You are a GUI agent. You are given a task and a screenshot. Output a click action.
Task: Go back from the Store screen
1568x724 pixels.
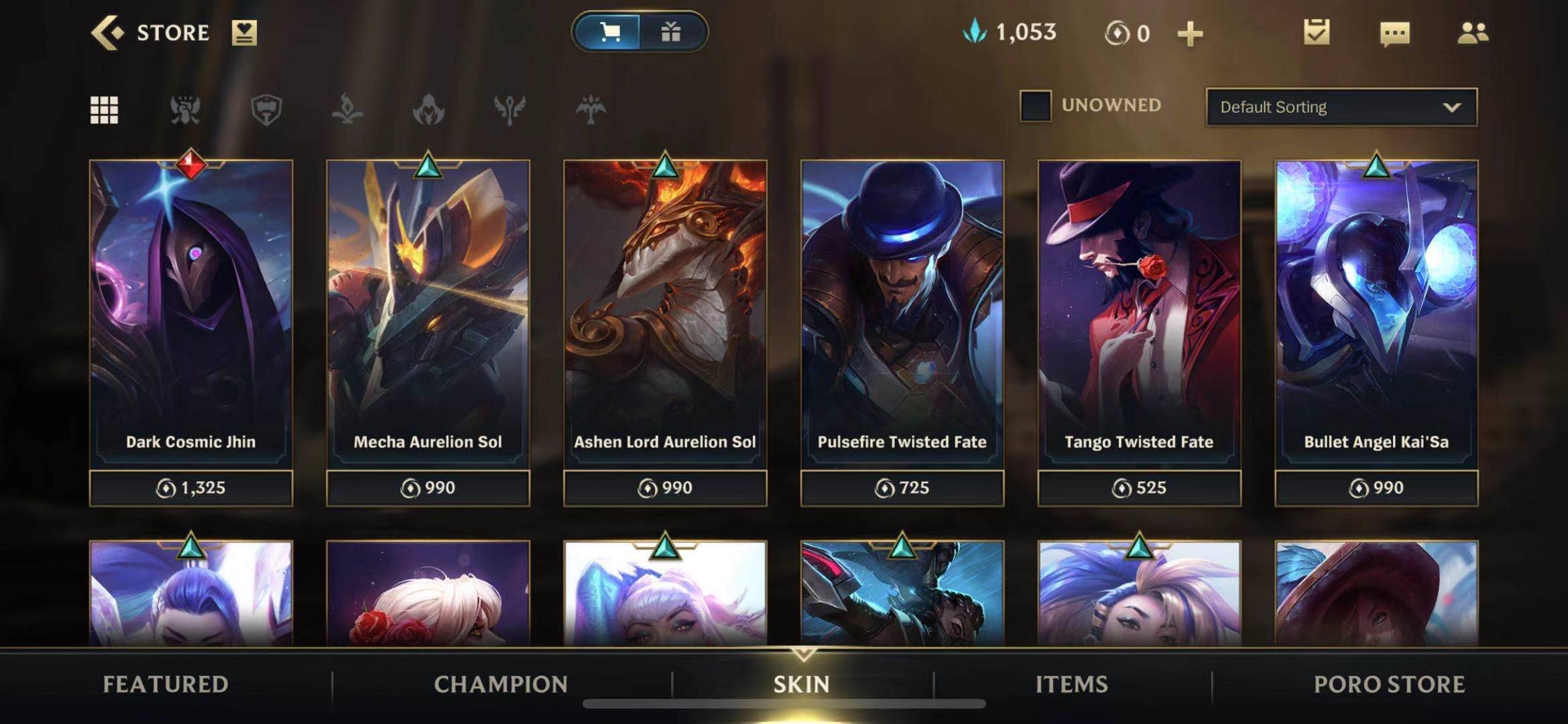pos(108,32)
